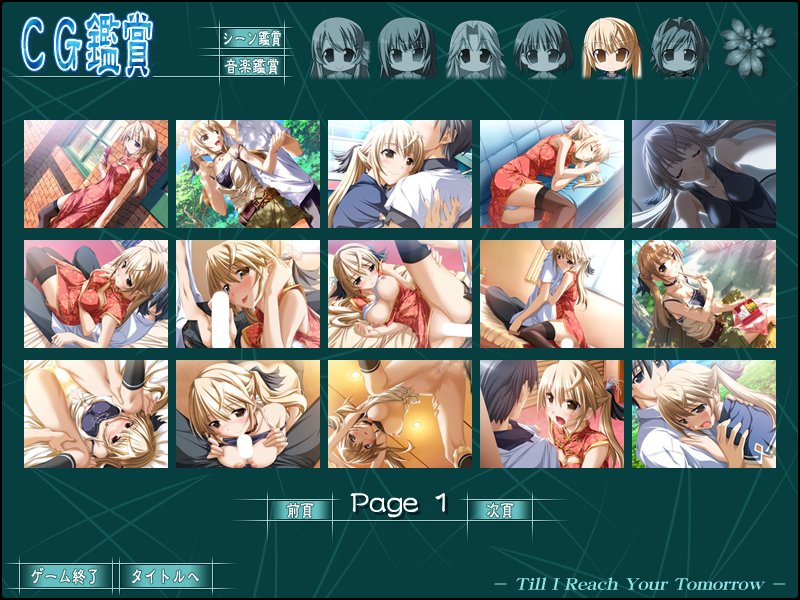Open outdoor thumbnail with green trees and blue sky
The image size is (800, 600).
click(248, 174)
